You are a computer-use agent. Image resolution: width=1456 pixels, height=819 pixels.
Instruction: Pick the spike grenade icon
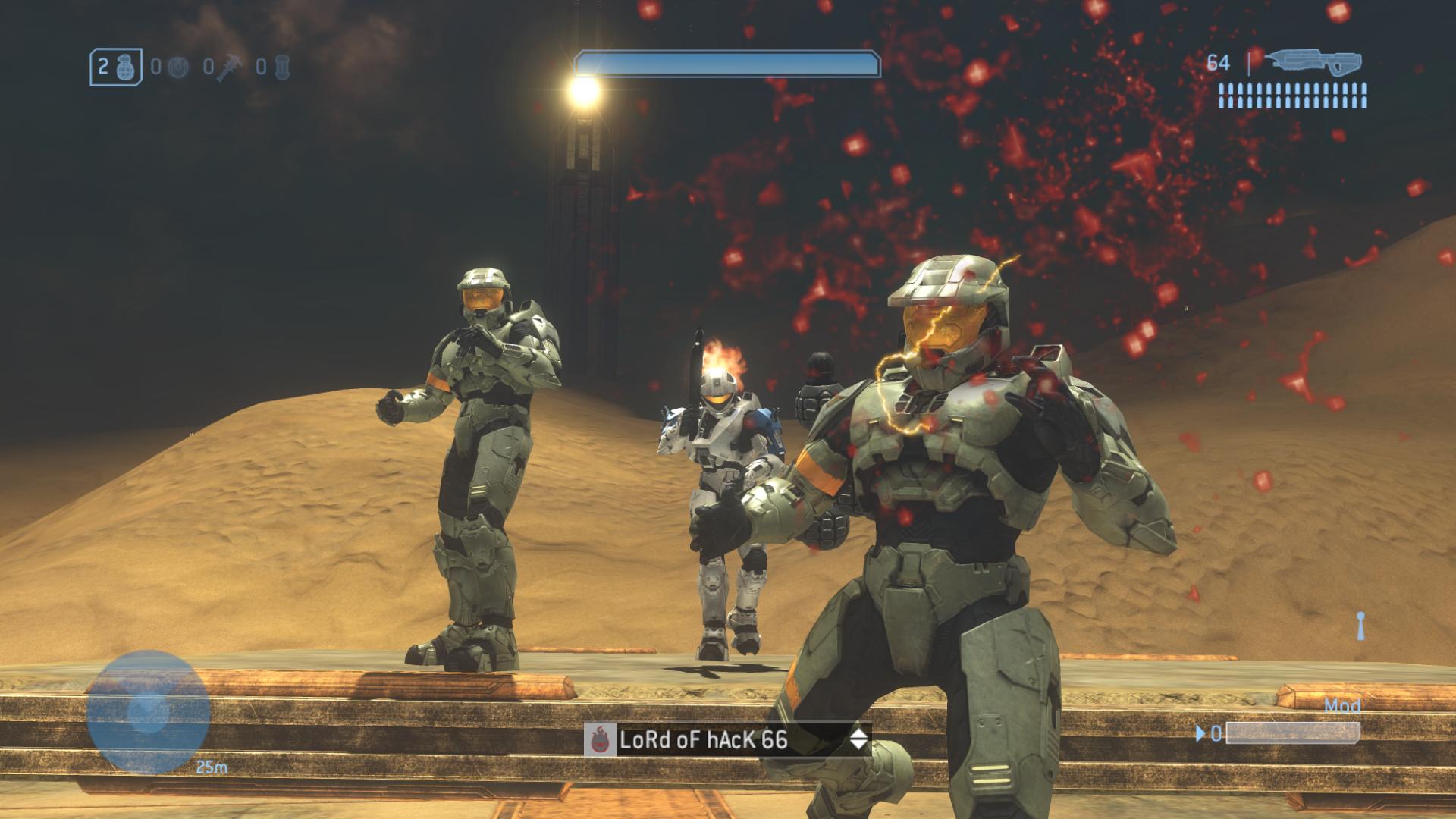pyautogui.click(x=228, y=68)
